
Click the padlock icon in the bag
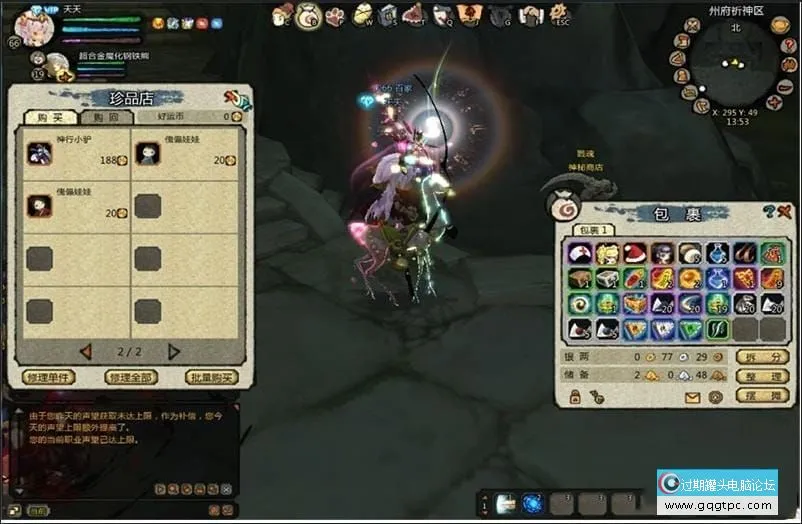point(575,397)
